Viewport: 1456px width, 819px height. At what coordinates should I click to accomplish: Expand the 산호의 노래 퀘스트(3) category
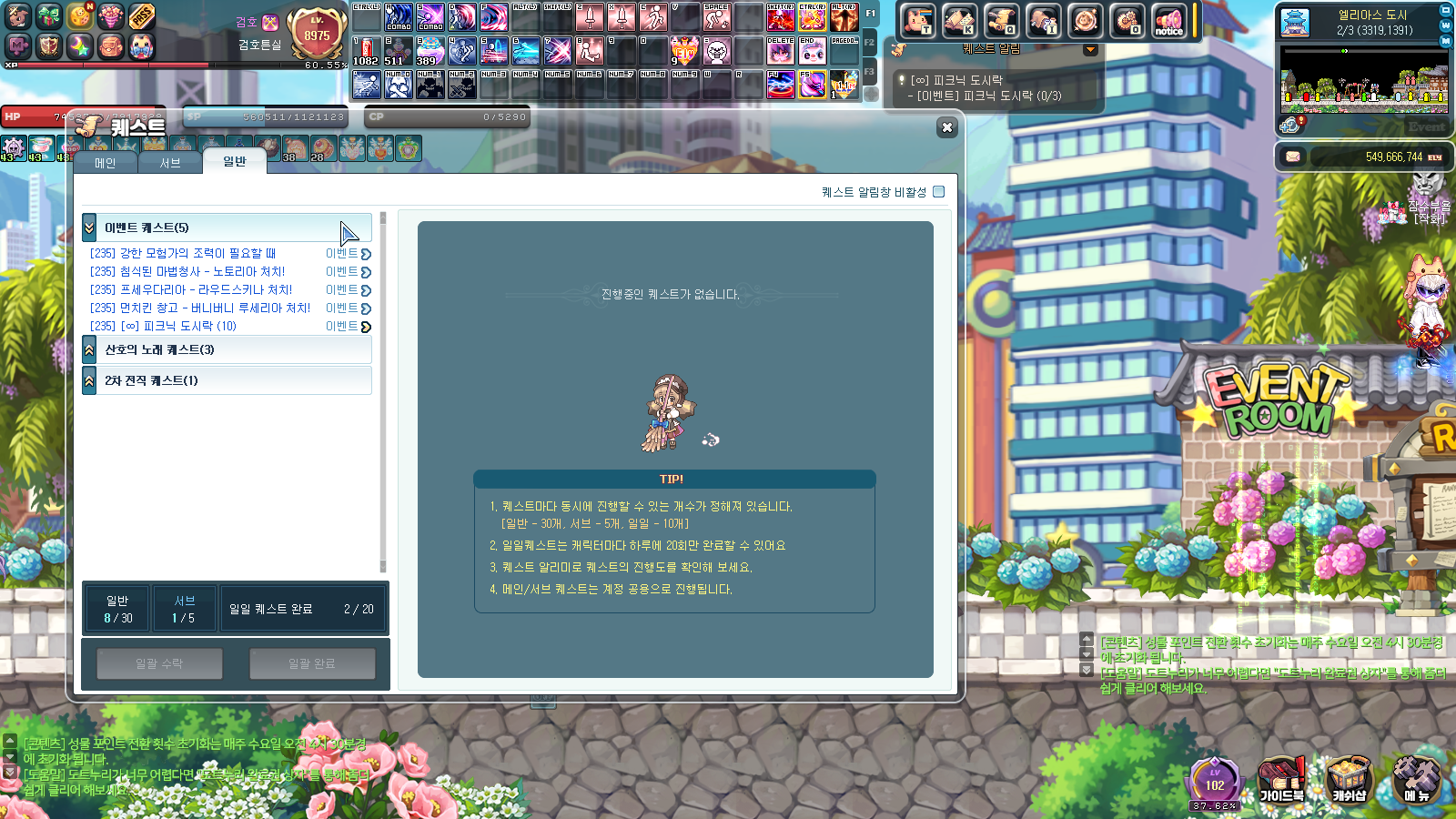tap(89, 349)
